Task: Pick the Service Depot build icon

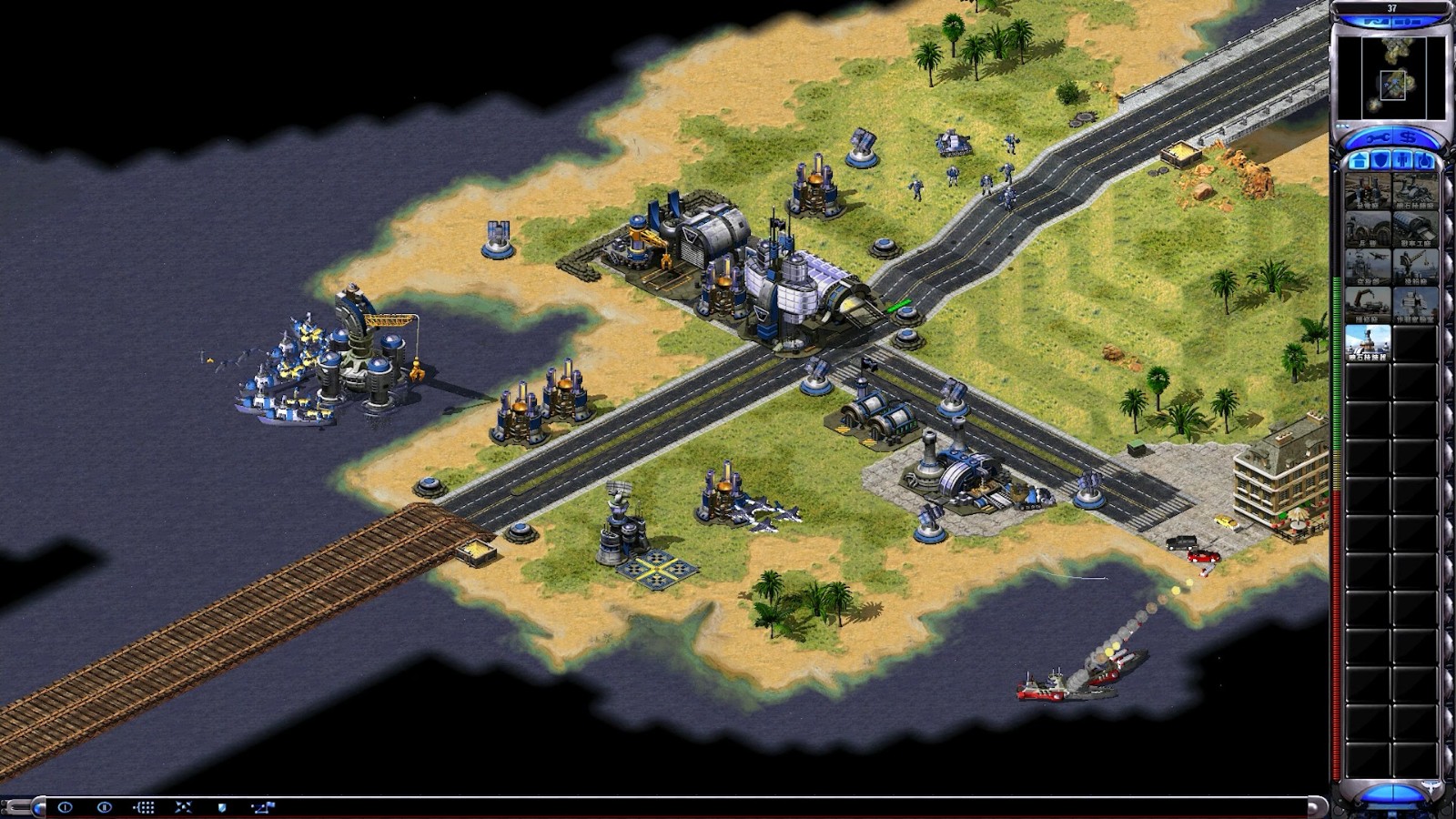Action: tap(1368, 306)
